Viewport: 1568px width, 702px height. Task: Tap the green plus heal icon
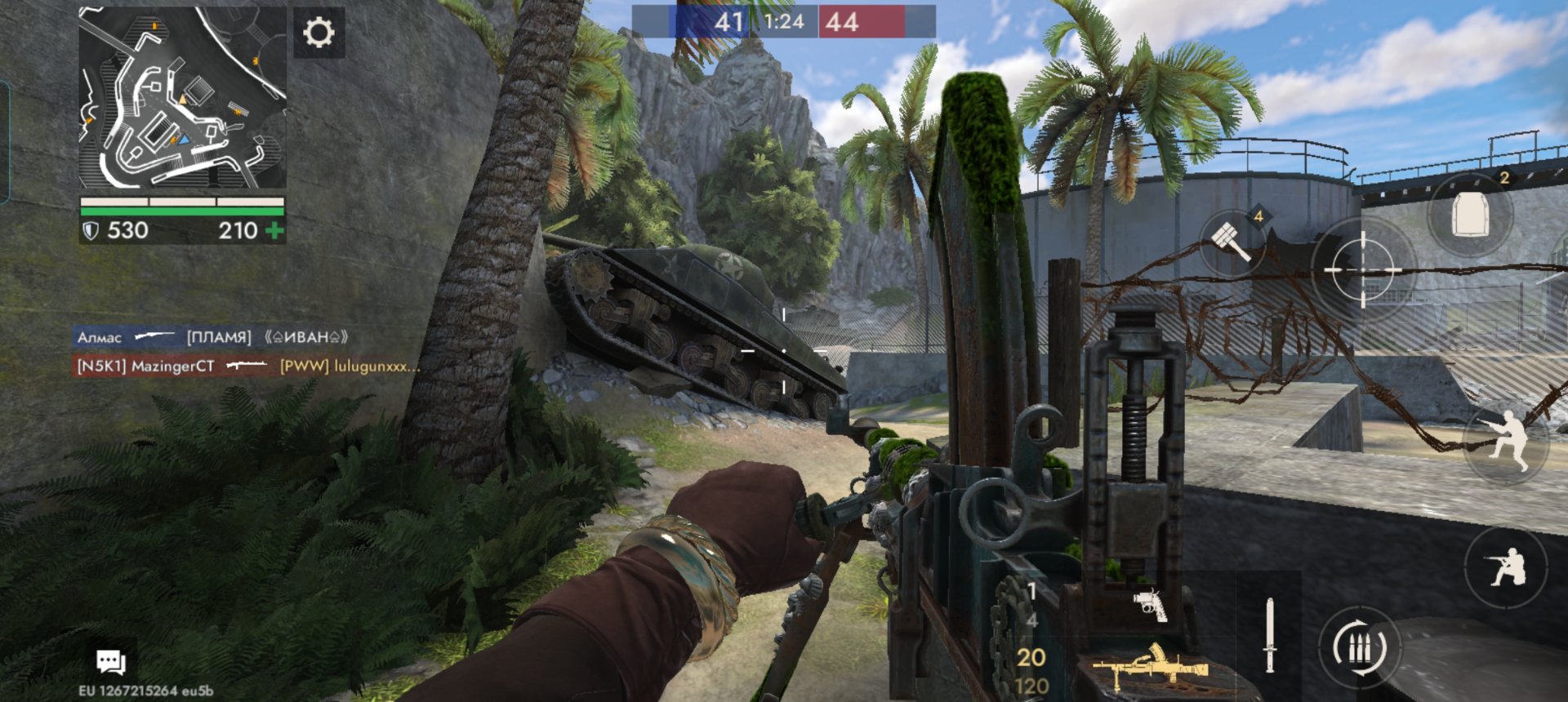coord(275,231)
